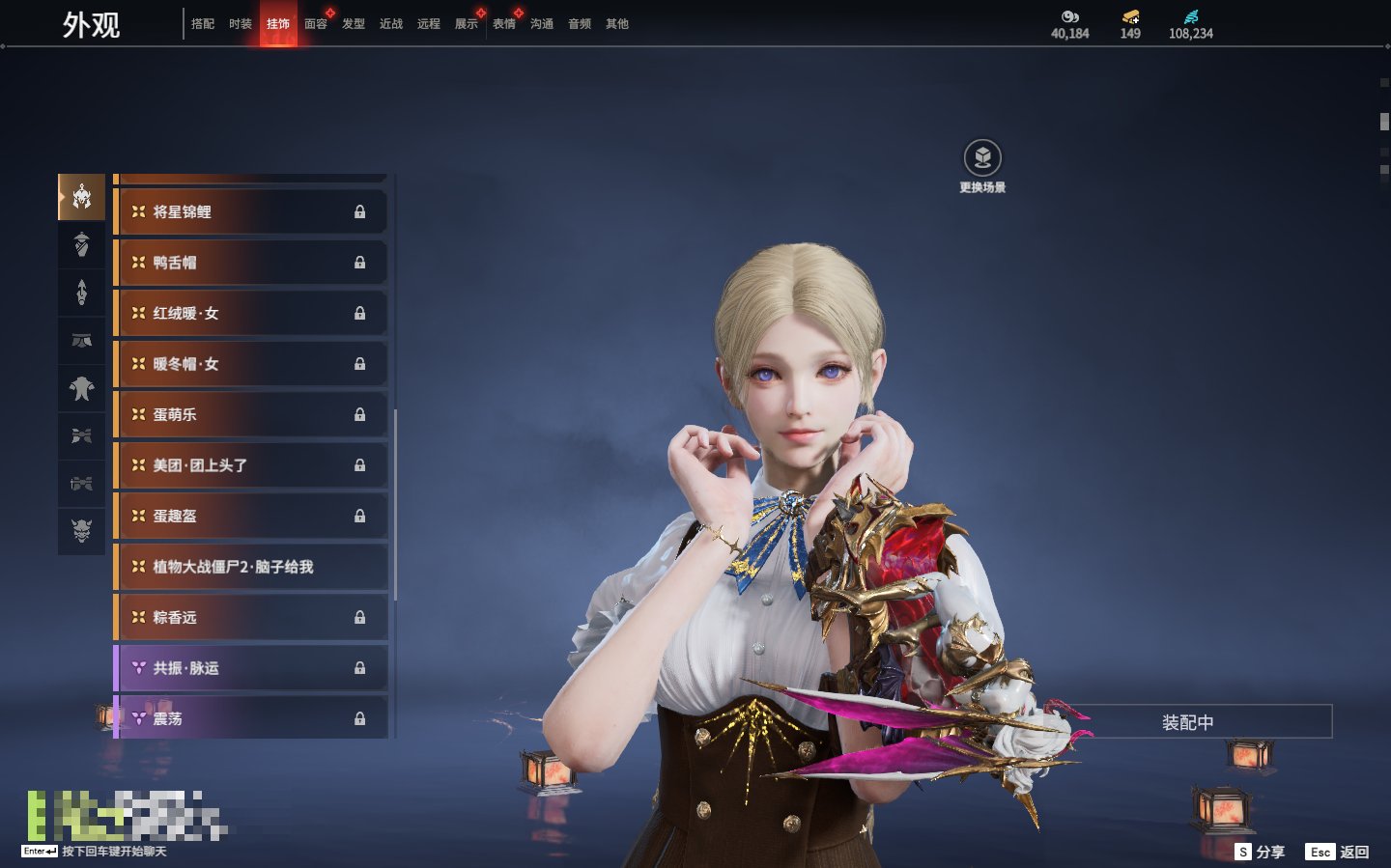The width and height of the screenshot is (1391, 868).
Task: Select the 红绒暖·女 list item
Action: click(251, 313)
